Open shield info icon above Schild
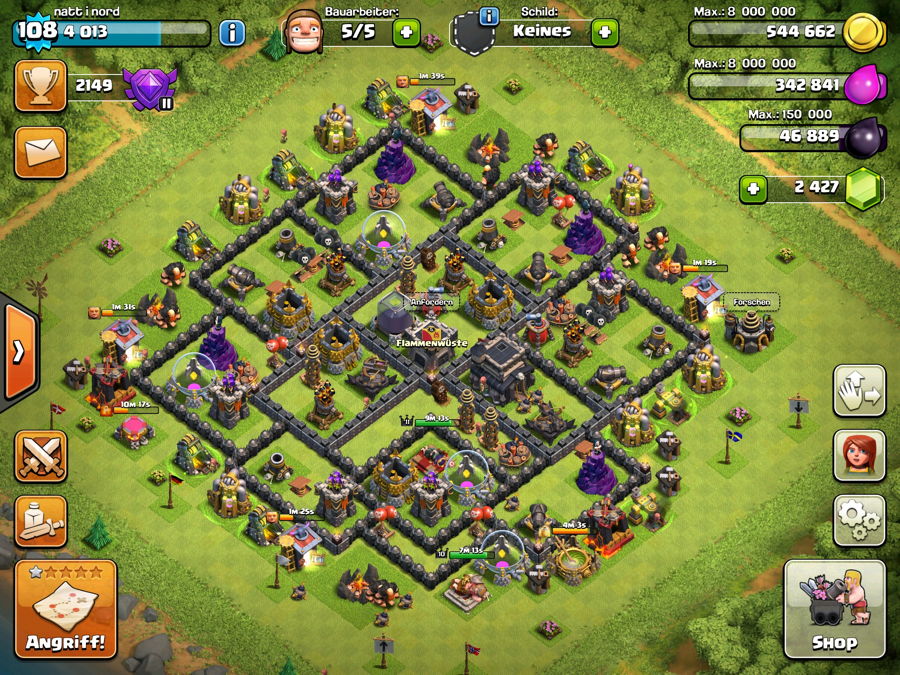The image size is (900, 675). [x=489, y=15]
